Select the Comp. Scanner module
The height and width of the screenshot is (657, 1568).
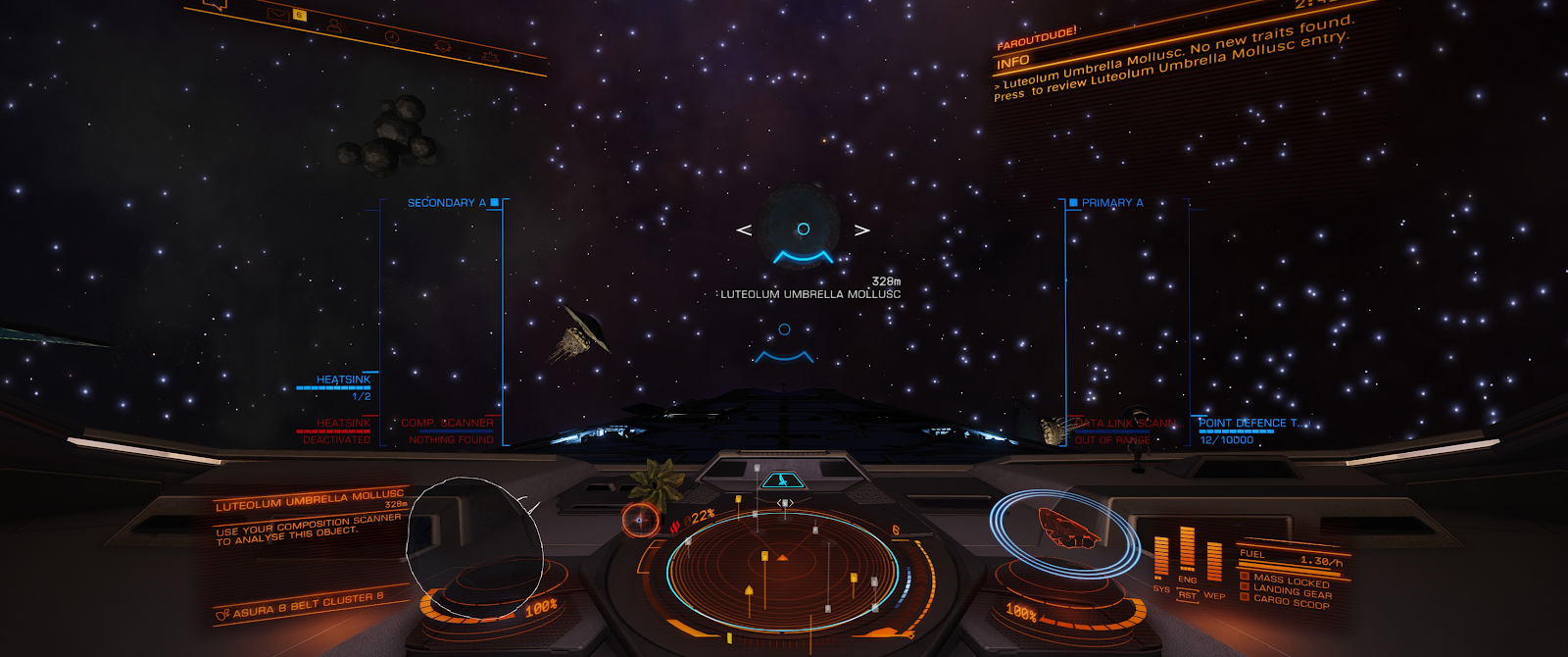pos(447,424)
